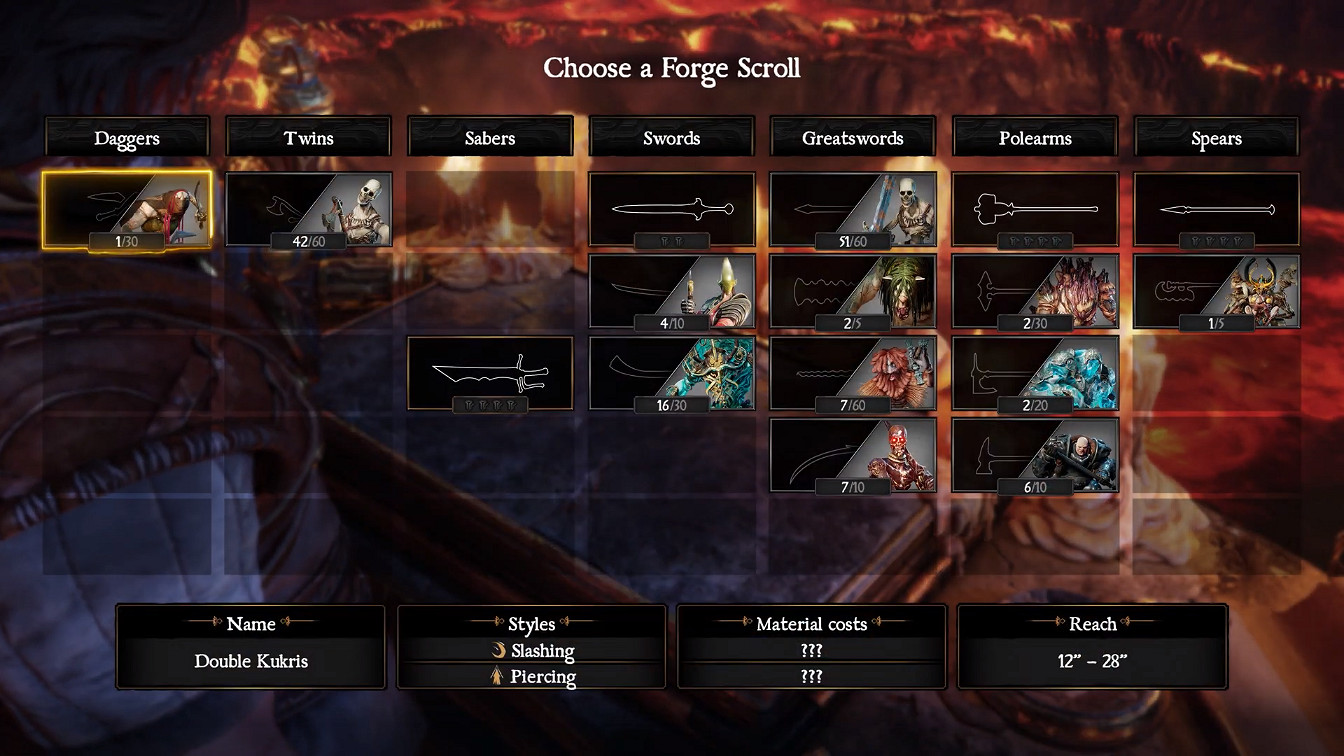This screenshot has width=1344, height=756.
Task: Open the hammer polearm scroll showing 6/10
Action: coord(1035,455)
